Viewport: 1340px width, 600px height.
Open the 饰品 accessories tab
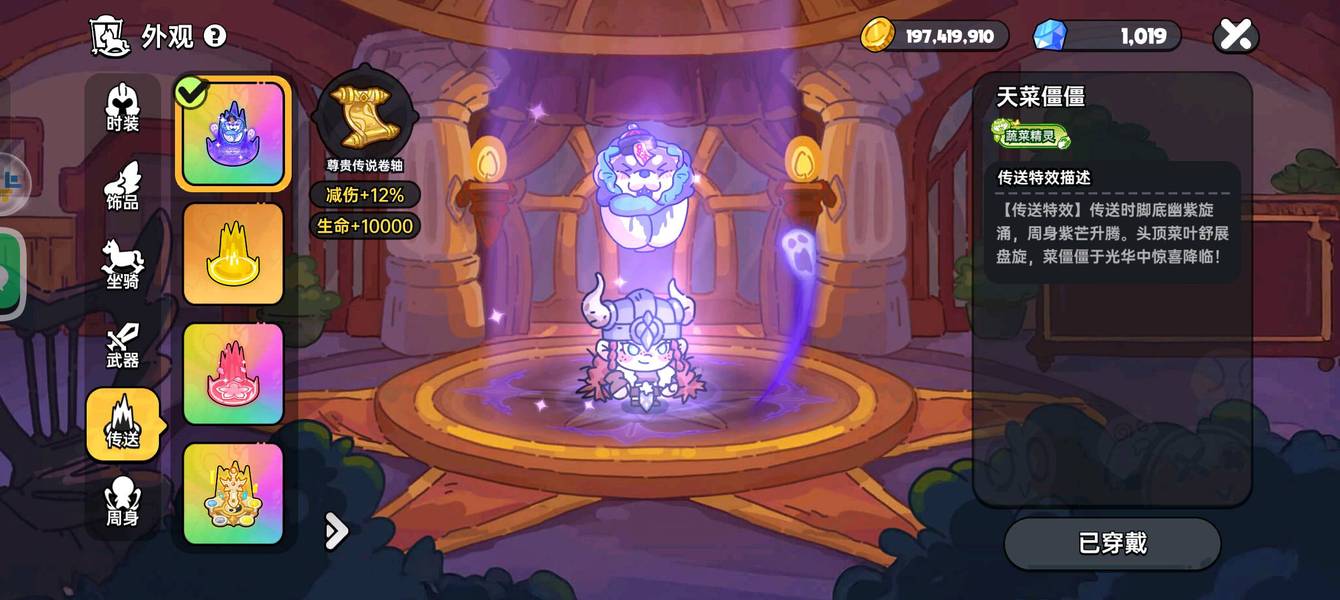click(123, 187)
